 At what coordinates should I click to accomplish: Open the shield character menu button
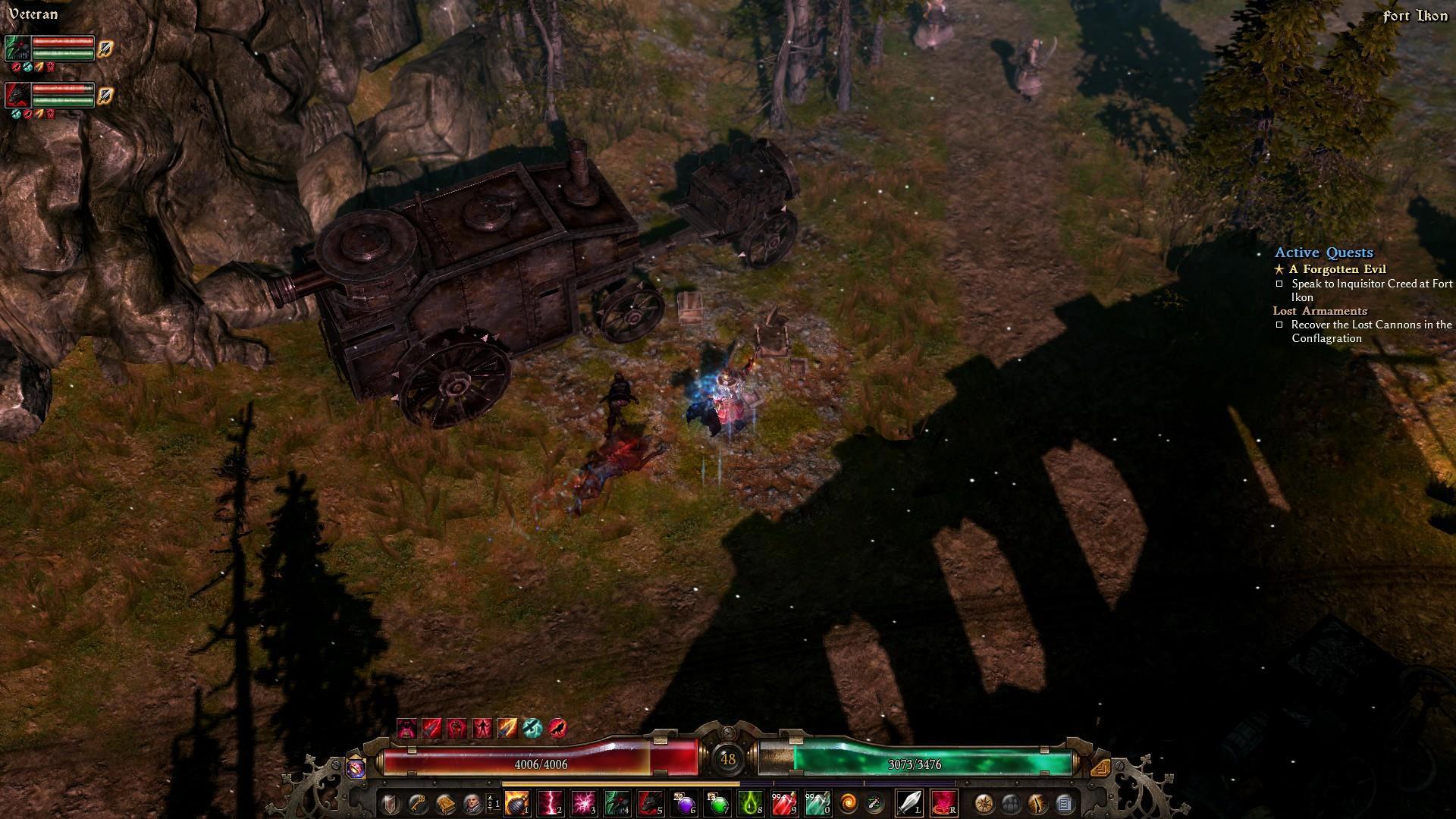(390, 802)
